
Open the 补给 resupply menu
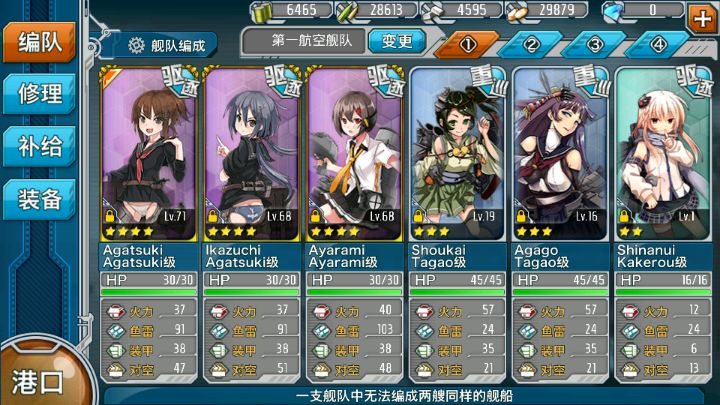[40, 146]
